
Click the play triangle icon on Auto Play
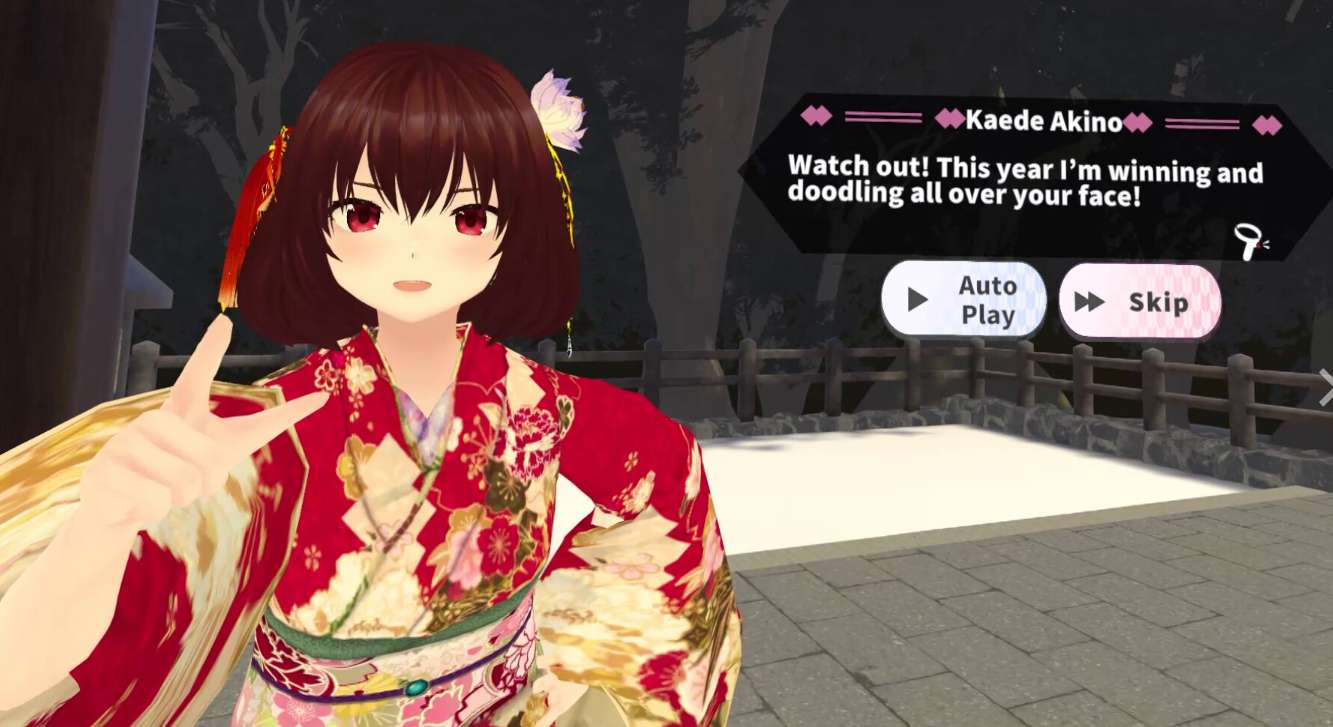click(x=916, y=297)
